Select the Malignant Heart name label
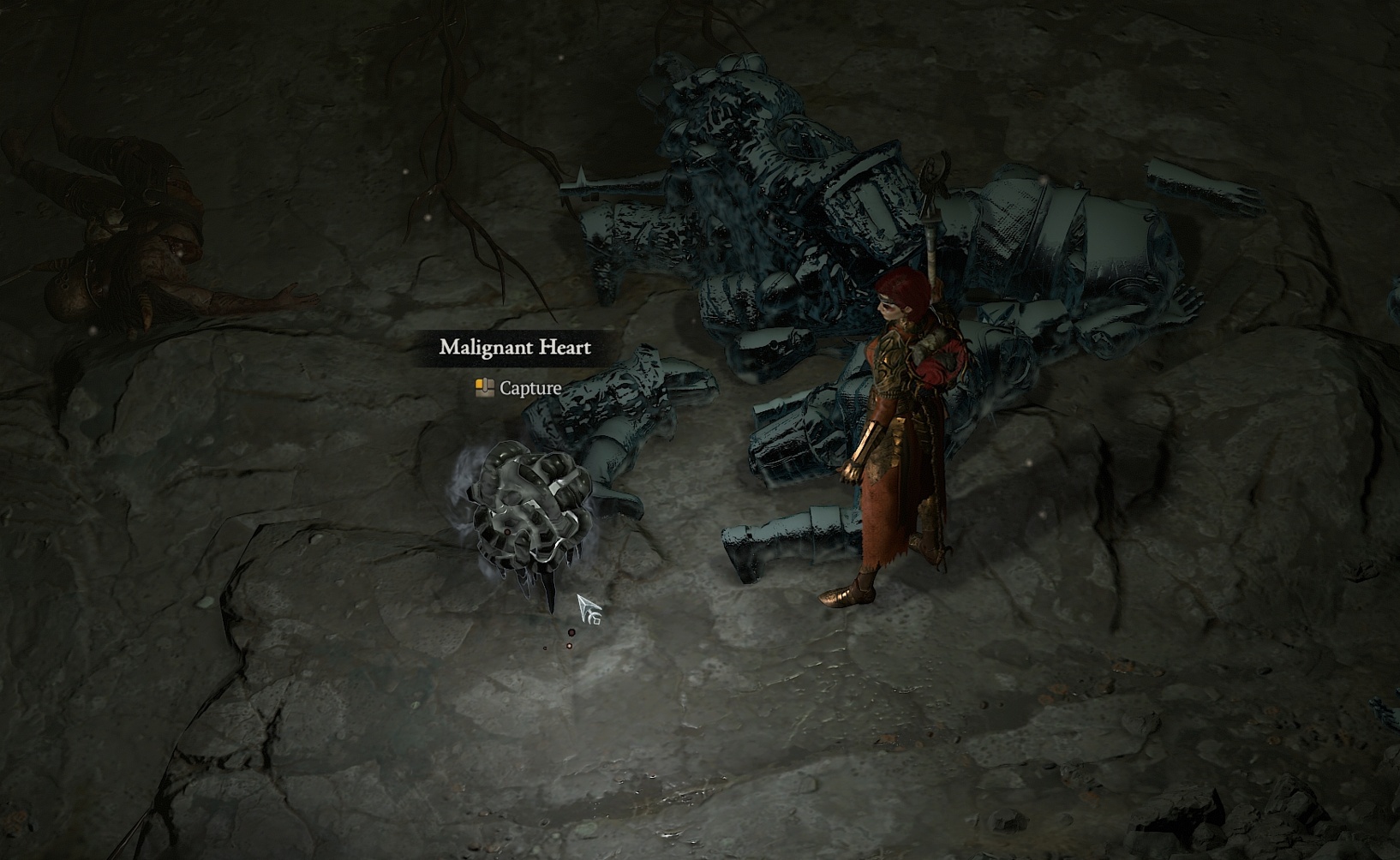 click(x=515, y=348)
